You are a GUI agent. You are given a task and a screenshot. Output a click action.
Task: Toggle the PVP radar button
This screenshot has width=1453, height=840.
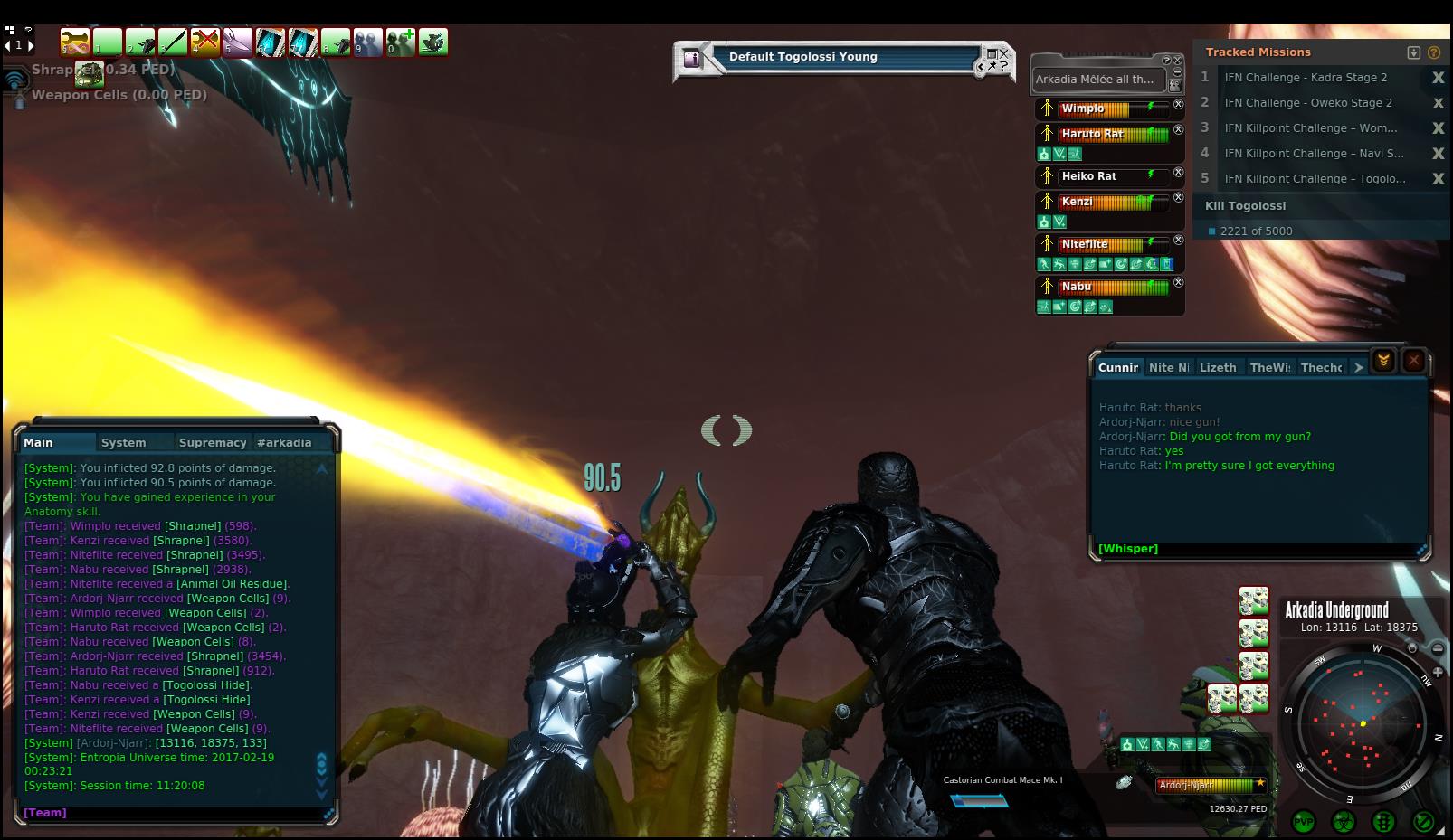(1304, 822)
